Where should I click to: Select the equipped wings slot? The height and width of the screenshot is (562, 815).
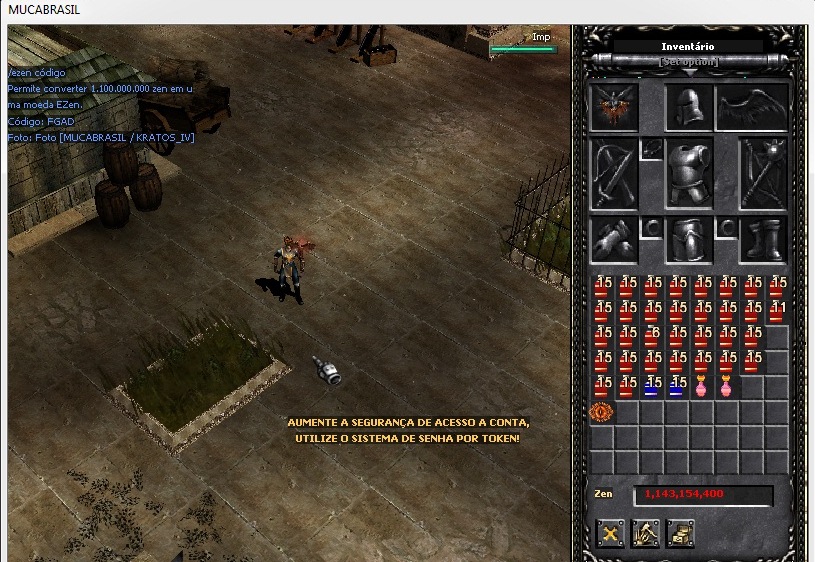coord(752,106)
